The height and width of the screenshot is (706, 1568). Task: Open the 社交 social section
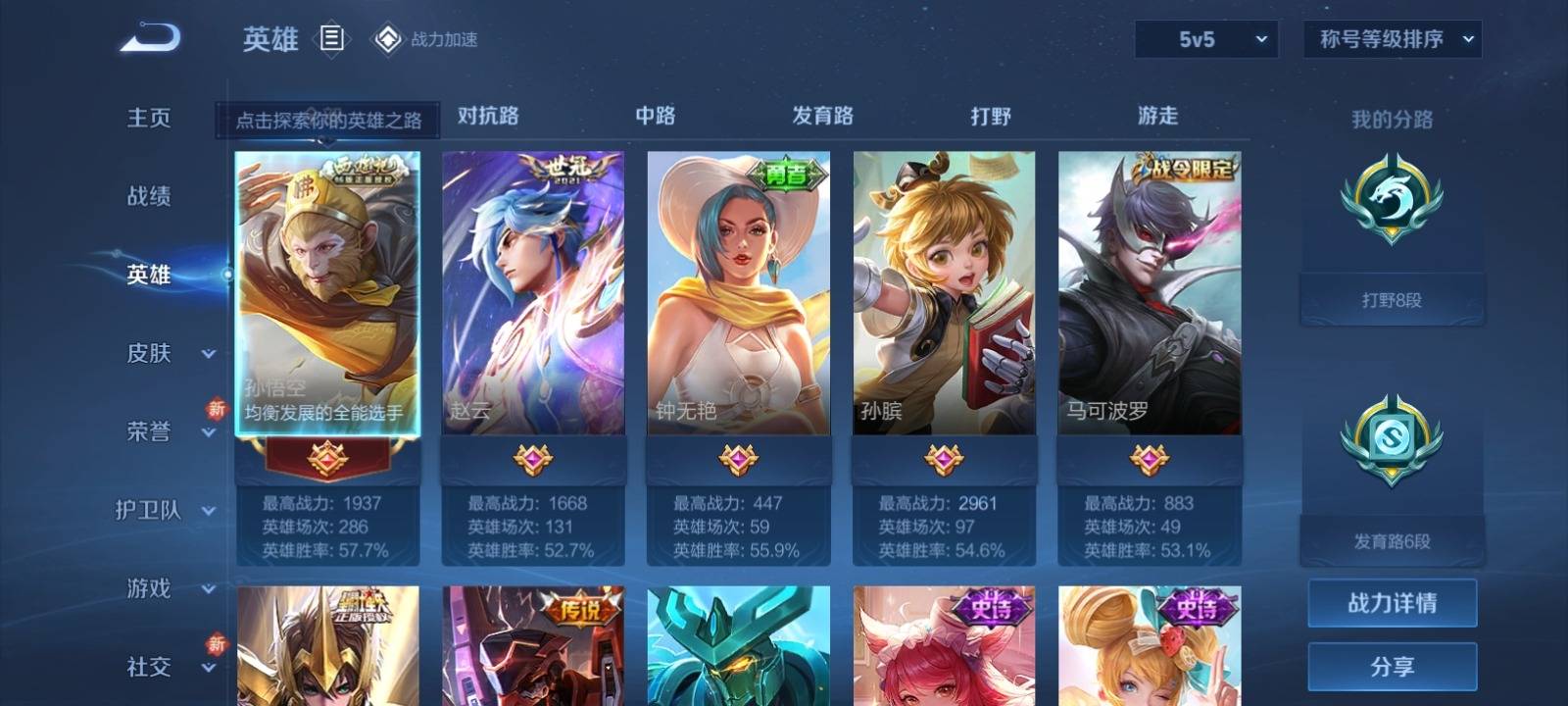click(149, 667)
